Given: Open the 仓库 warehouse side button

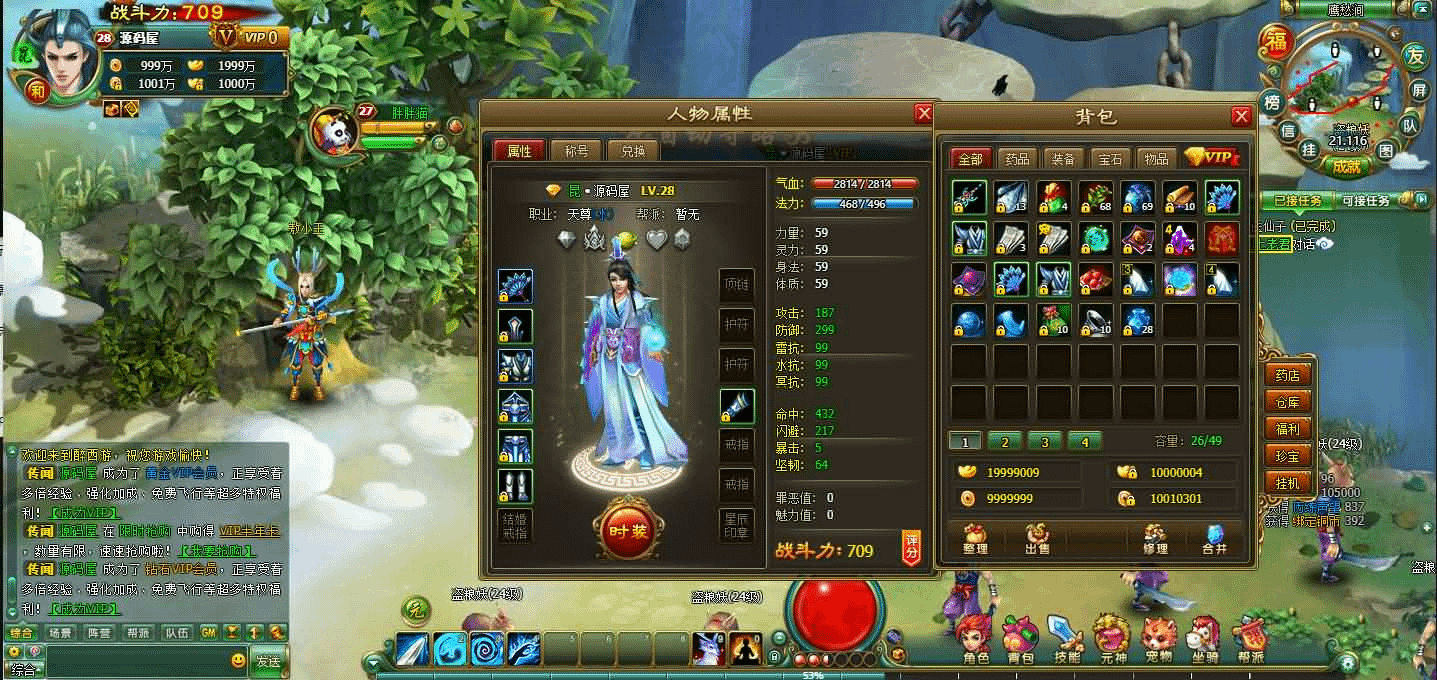Looking at the screenshot, I should pos(1288,402).
